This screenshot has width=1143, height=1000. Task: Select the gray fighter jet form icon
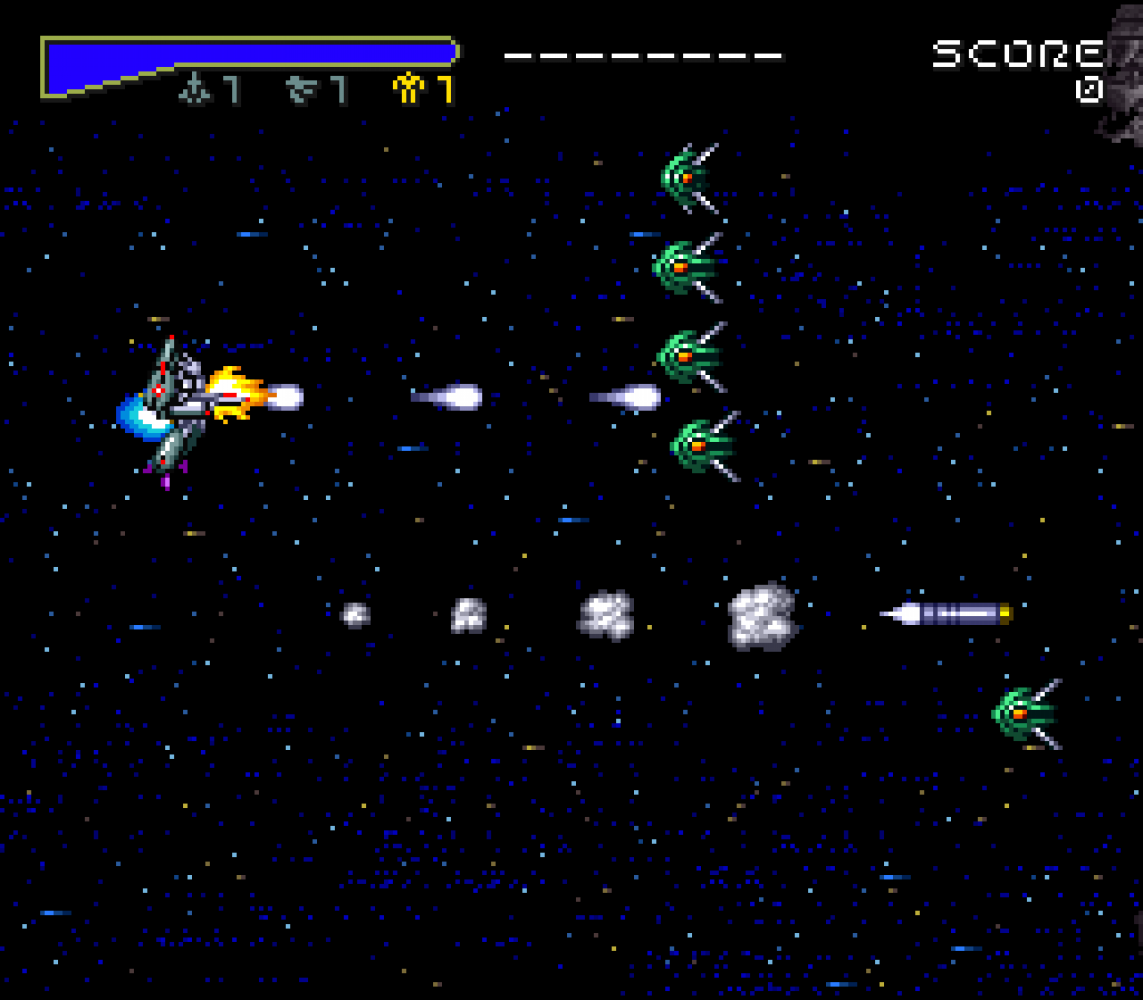tap(193, 90)
